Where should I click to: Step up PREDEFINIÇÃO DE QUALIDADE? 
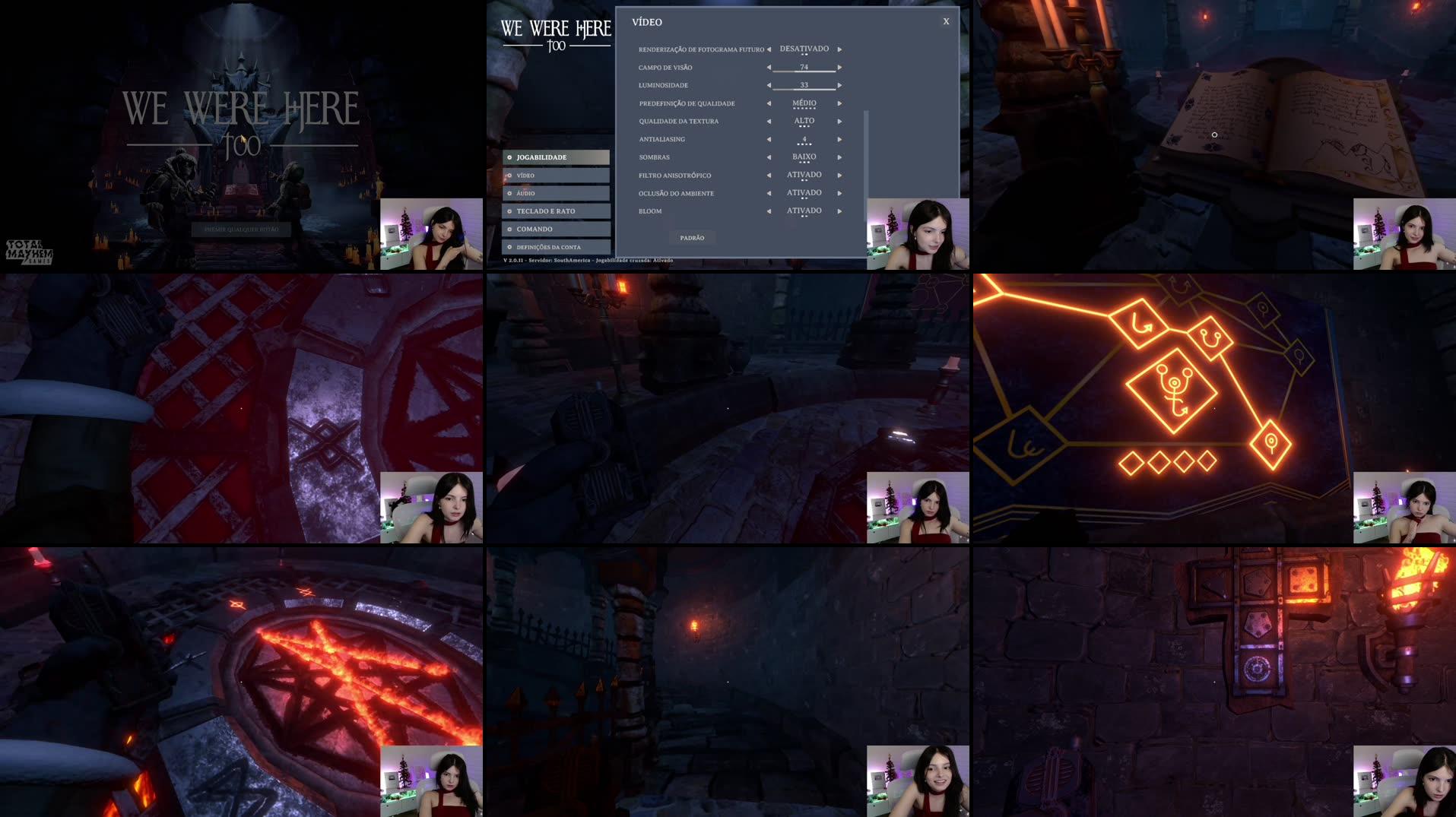click(839, 103)
